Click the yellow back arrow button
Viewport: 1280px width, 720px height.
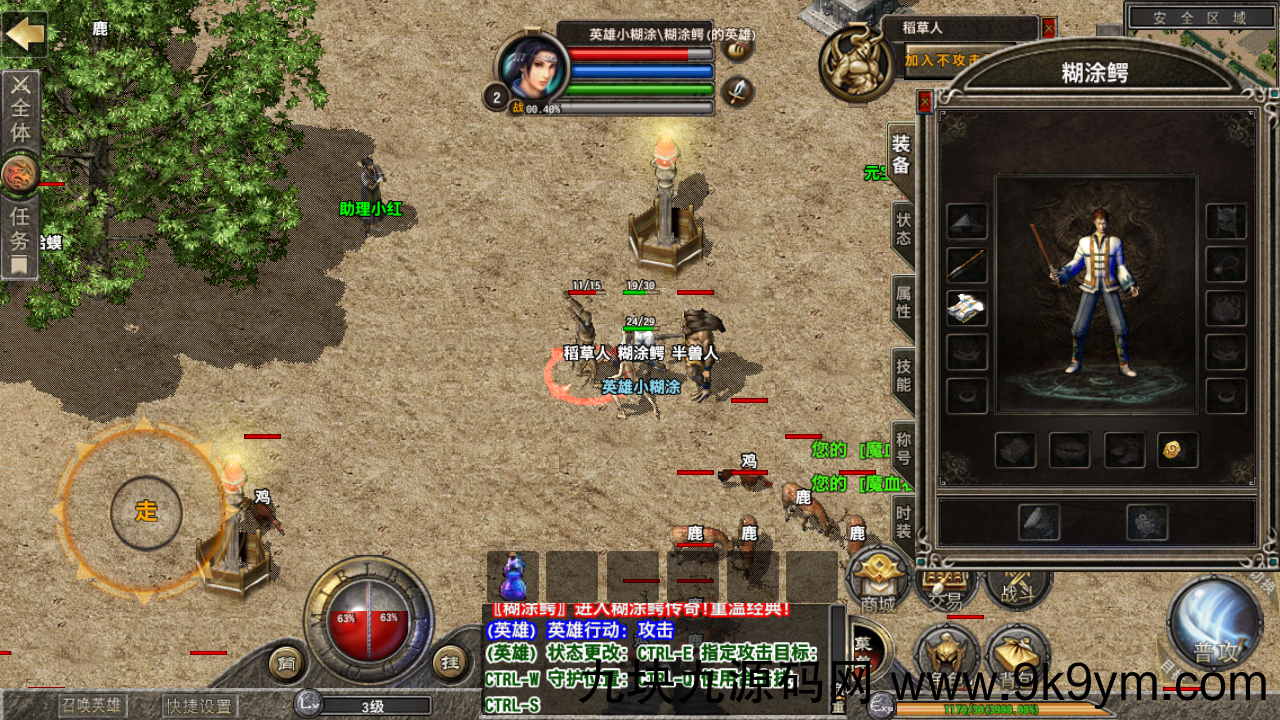25,33
